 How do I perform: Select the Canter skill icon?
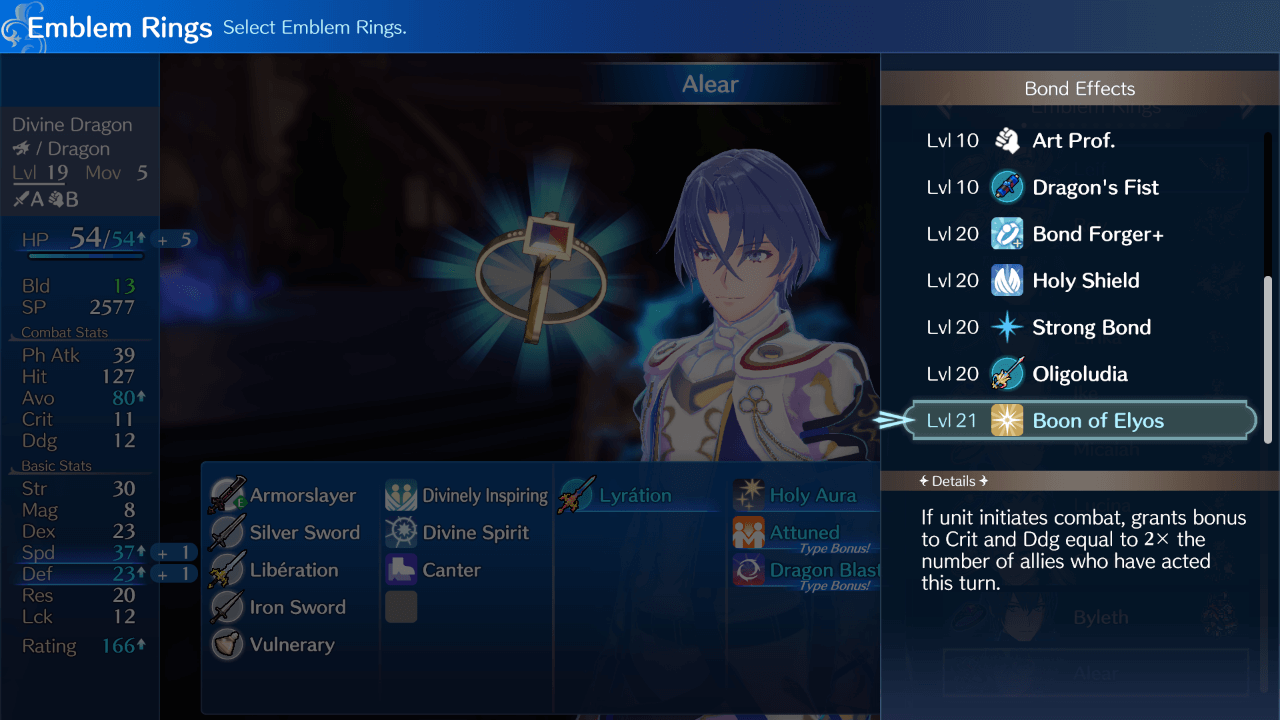(400, 569)
